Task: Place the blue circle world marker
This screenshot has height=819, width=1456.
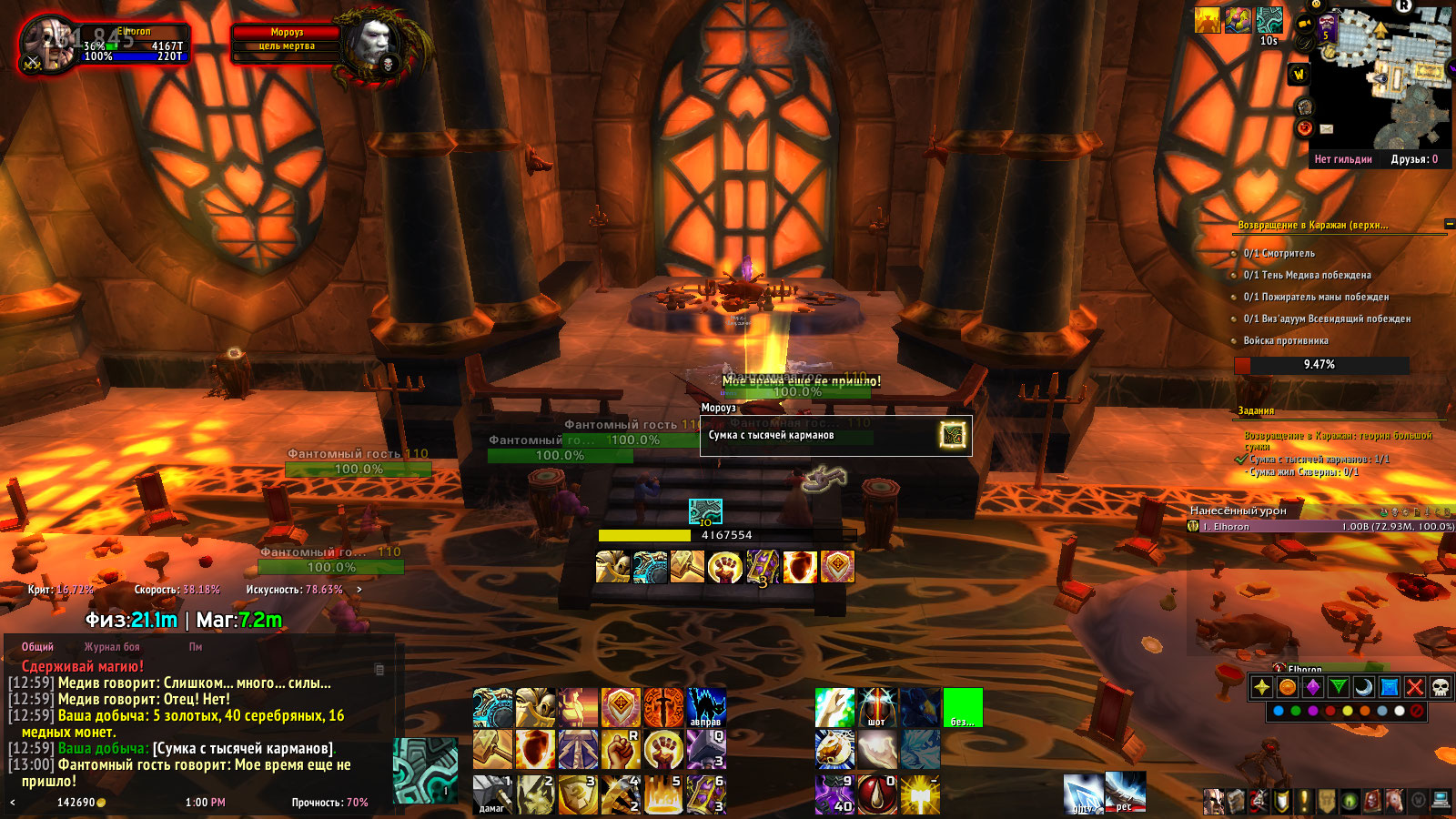Action: pos(1279,711)
